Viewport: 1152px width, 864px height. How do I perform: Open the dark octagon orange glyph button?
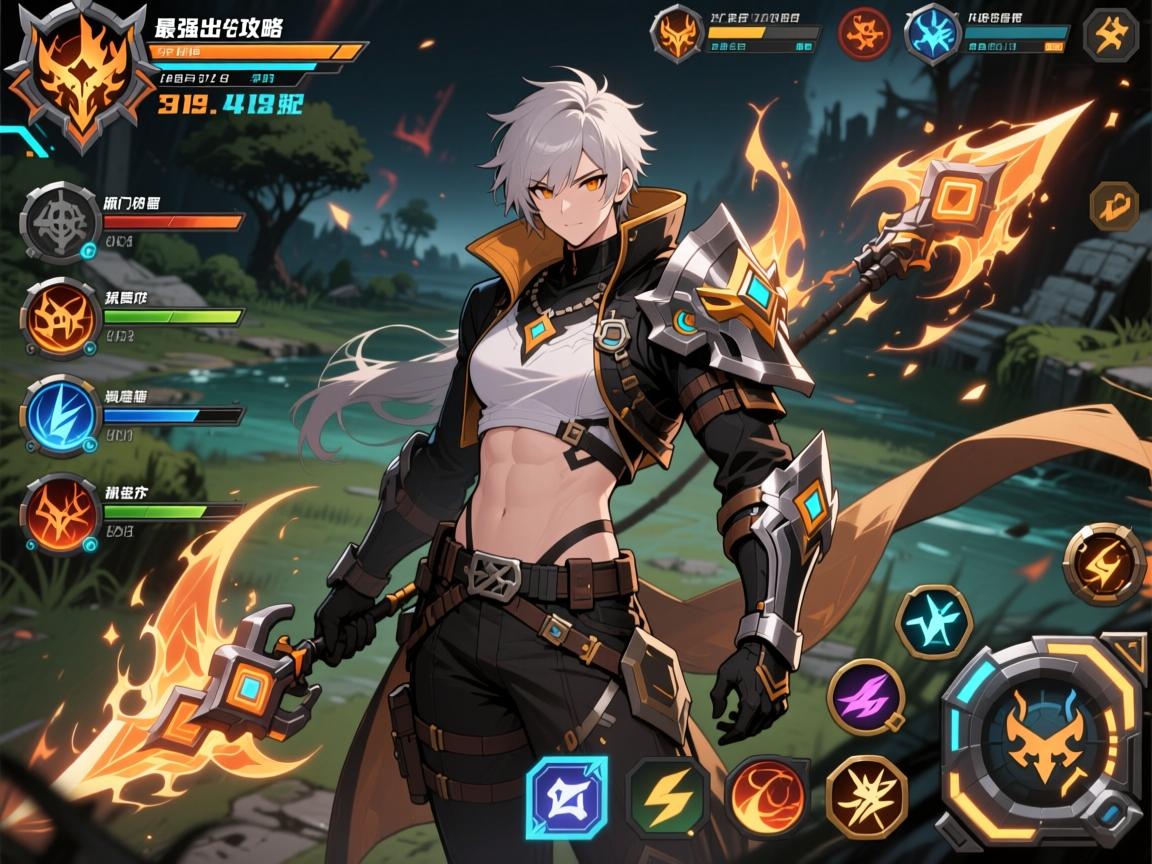tap(1110, 35)
